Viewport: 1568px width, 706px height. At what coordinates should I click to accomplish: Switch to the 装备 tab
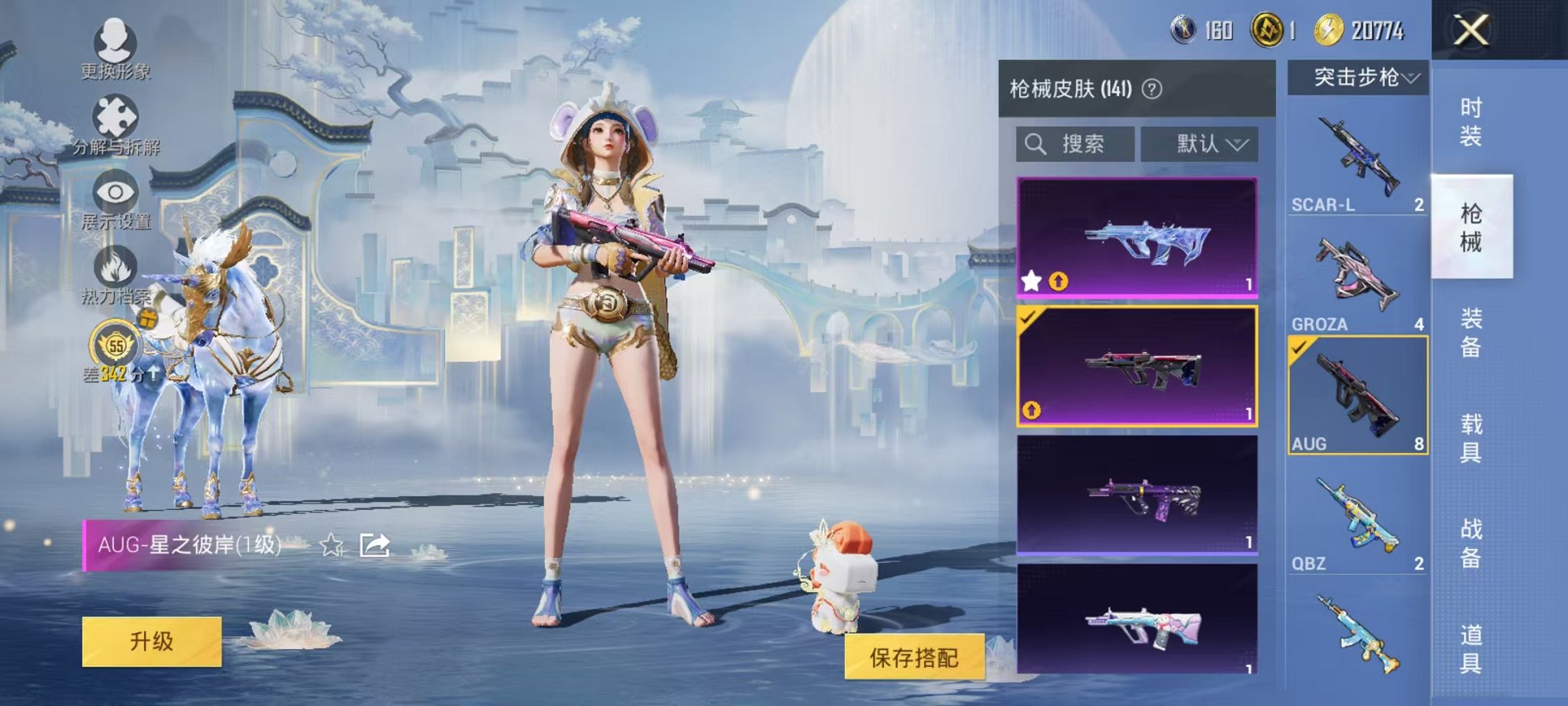point(1470,332)
